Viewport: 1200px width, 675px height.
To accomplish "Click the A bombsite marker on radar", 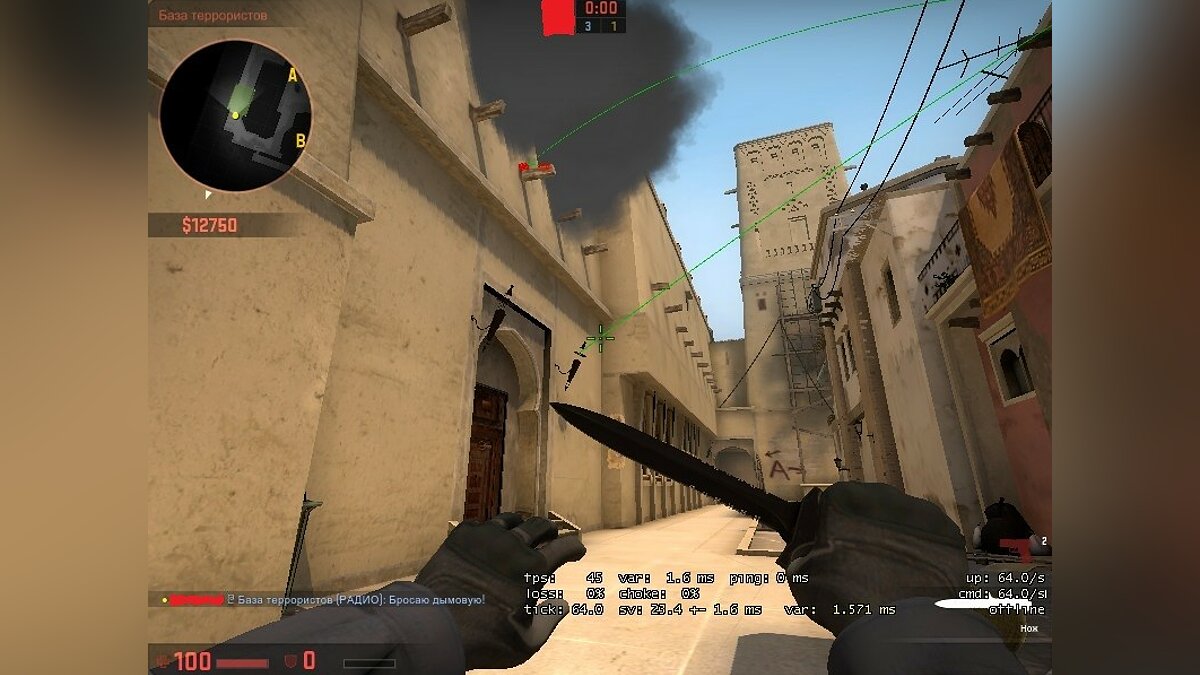I will pyautogui.click(x=292, y=75).
